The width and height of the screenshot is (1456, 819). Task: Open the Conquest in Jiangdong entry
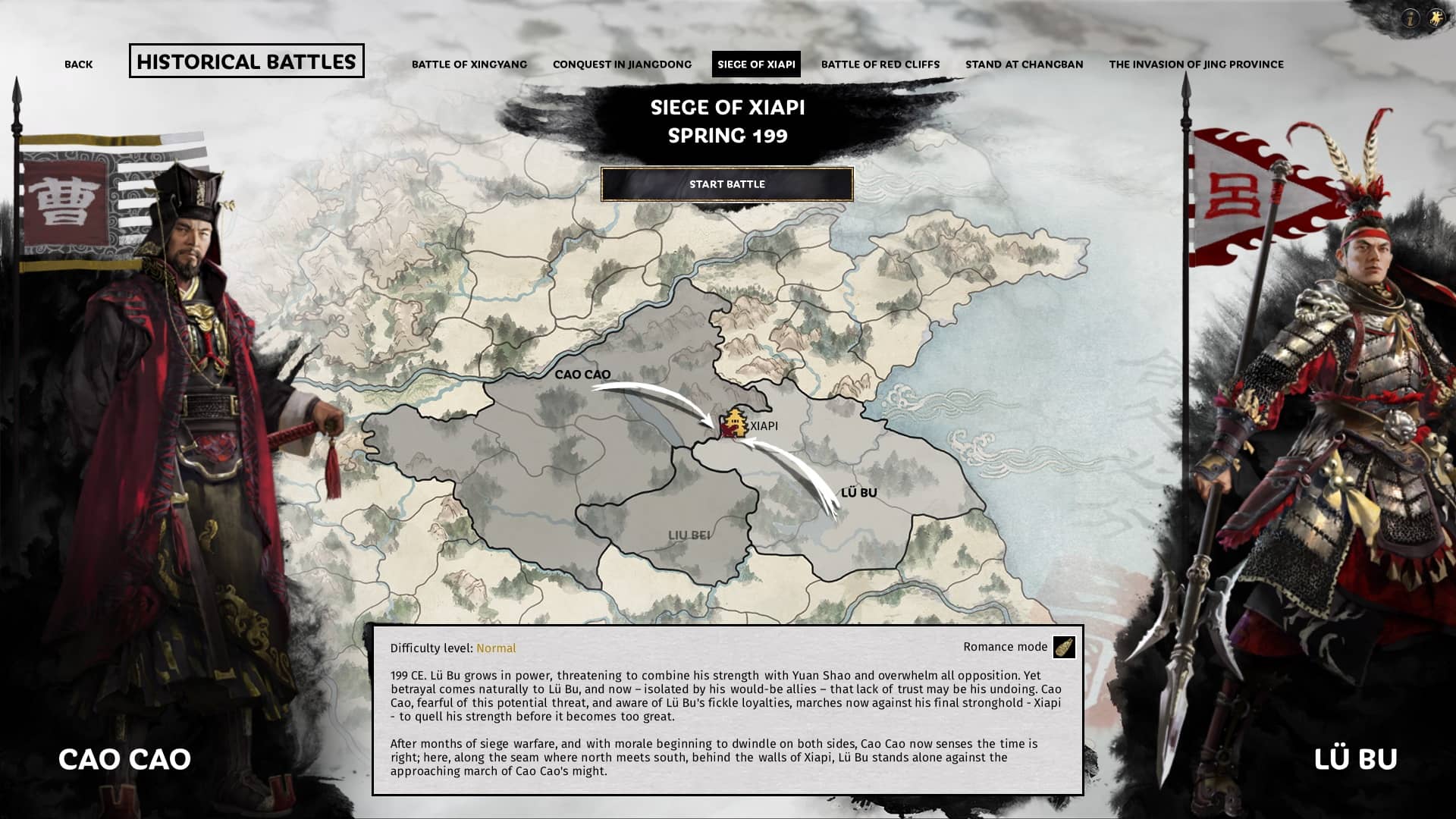point(622,64)
